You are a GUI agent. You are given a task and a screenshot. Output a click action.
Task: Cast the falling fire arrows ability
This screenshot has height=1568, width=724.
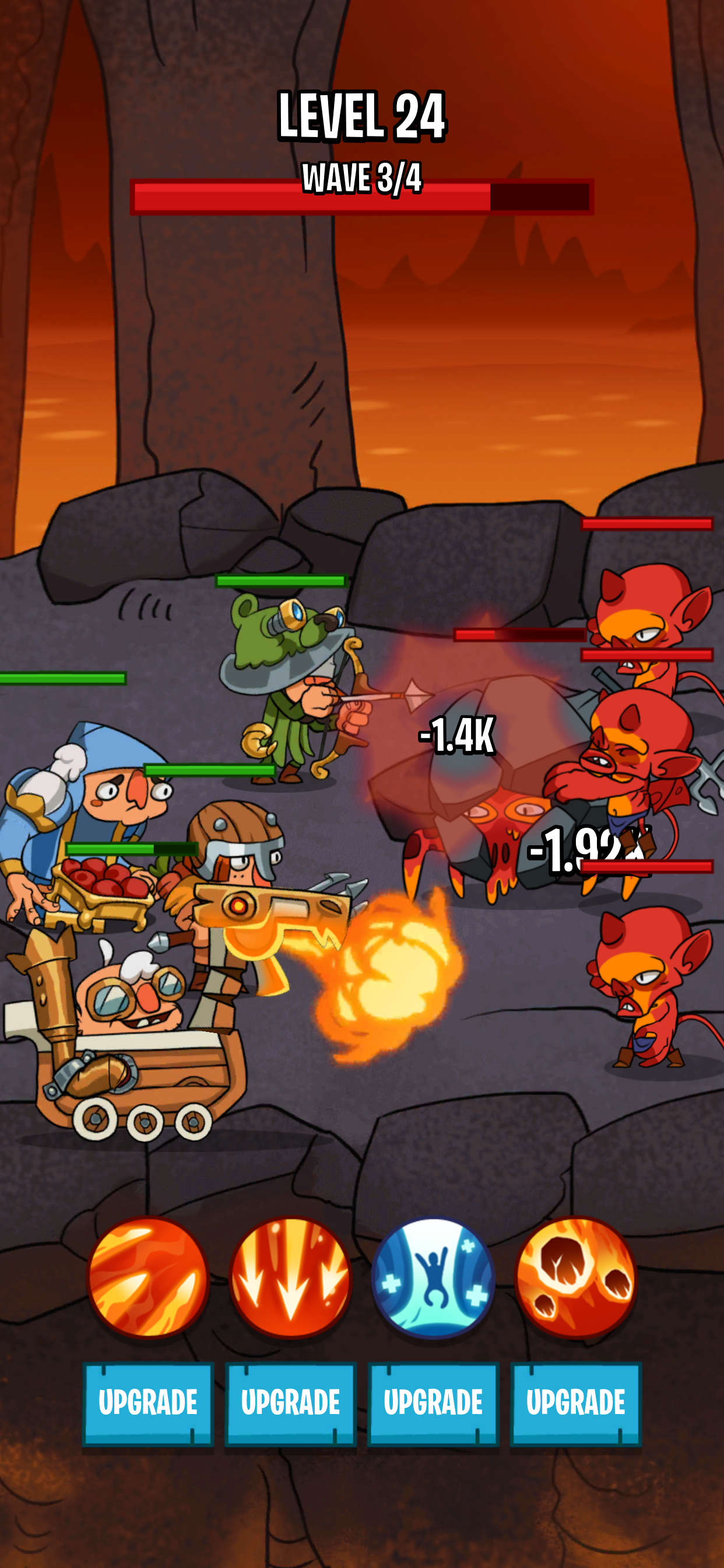(291, 1276)
